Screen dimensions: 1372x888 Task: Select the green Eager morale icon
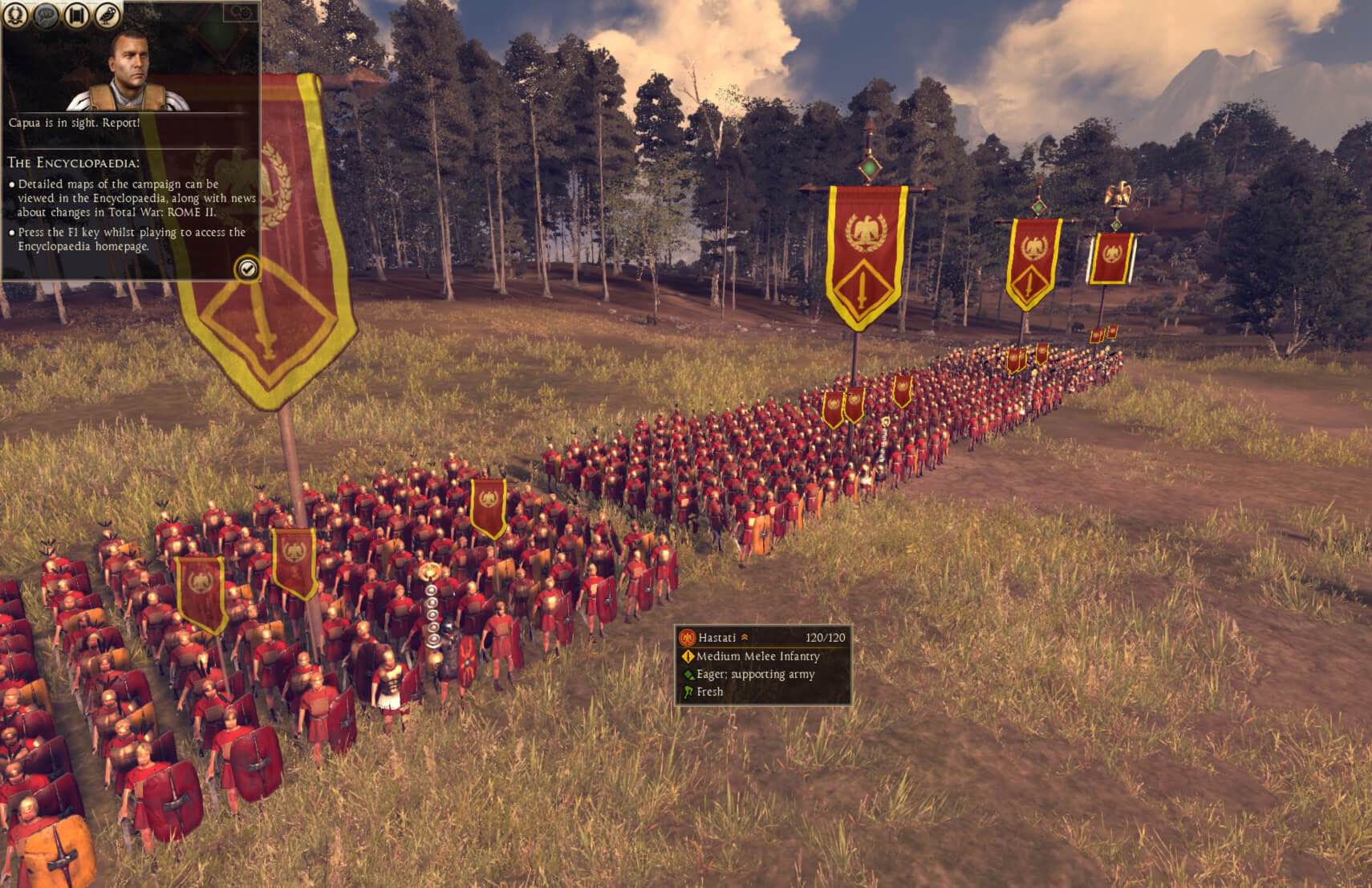pyautogui.click(x=687, y=675)
